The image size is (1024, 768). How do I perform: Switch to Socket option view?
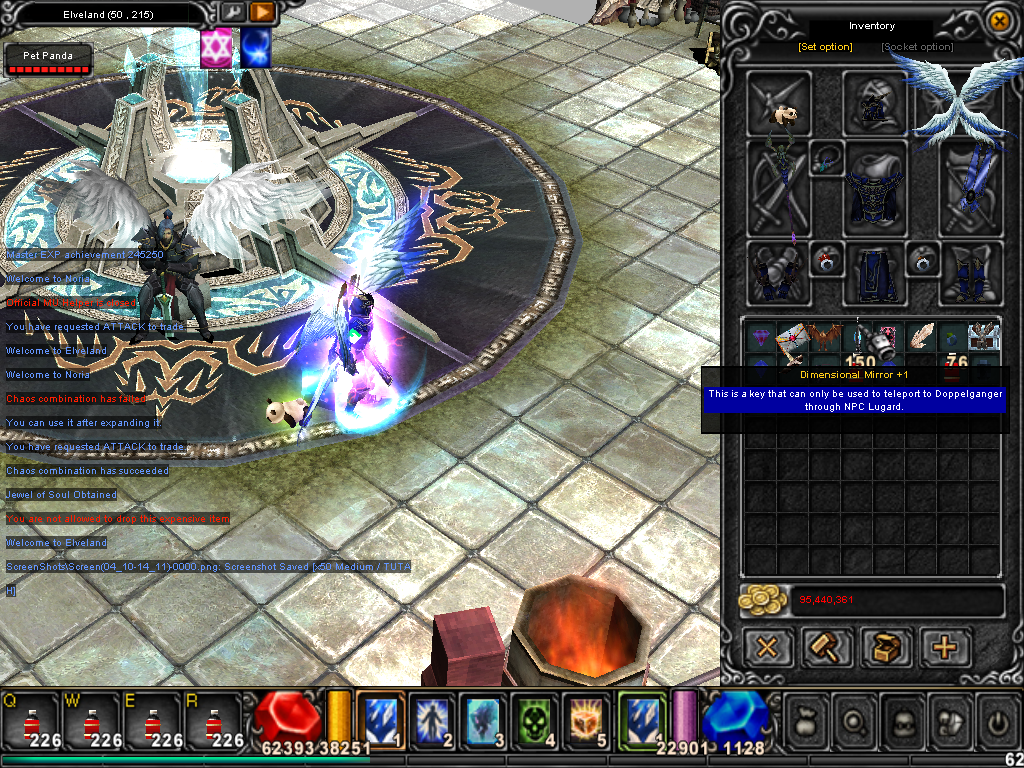click(x=917, y=47)
